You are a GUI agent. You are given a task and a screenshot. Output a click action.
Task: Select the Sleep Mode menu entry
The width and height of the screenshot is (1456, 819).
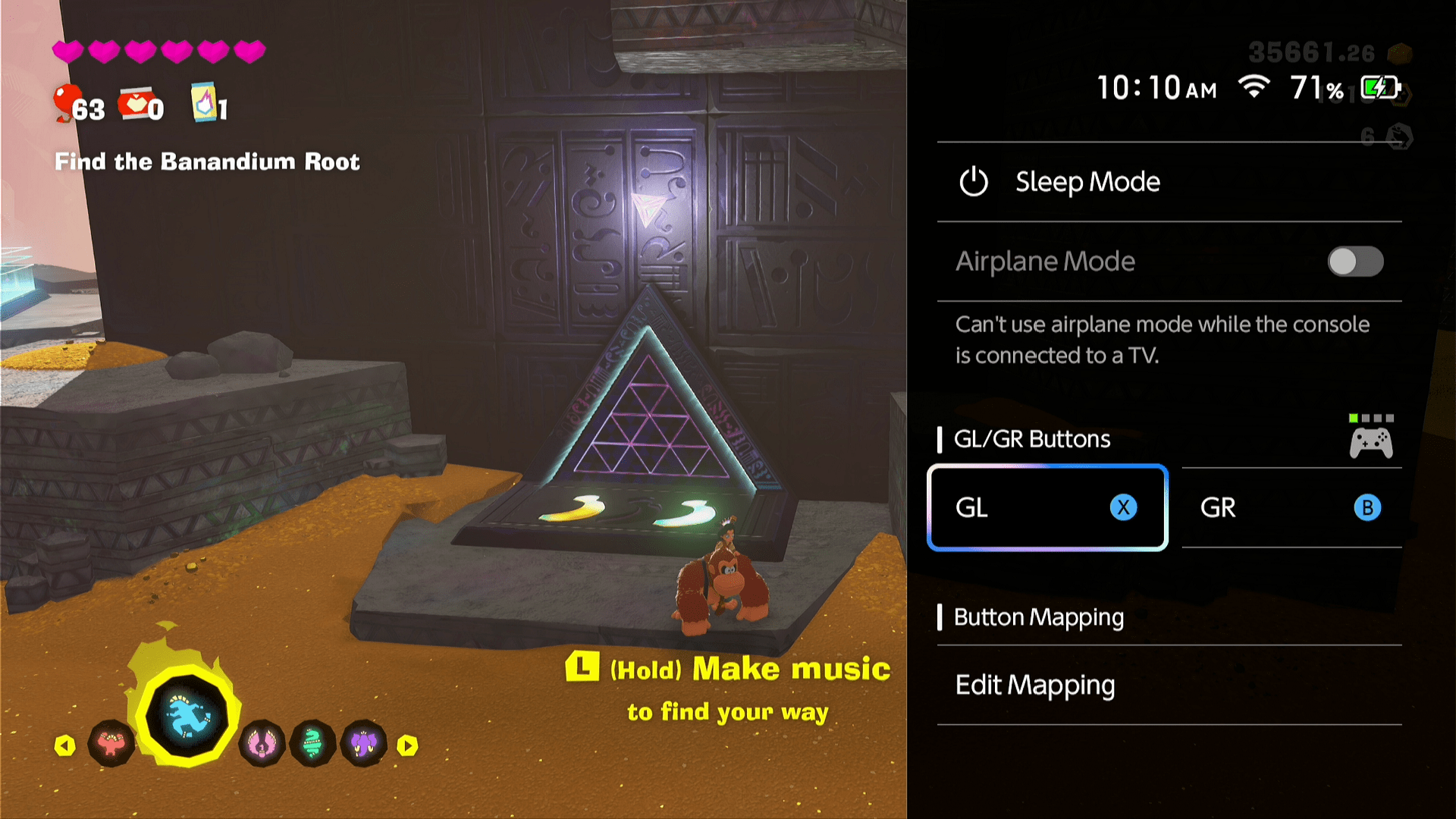(x=1087, y=182)
